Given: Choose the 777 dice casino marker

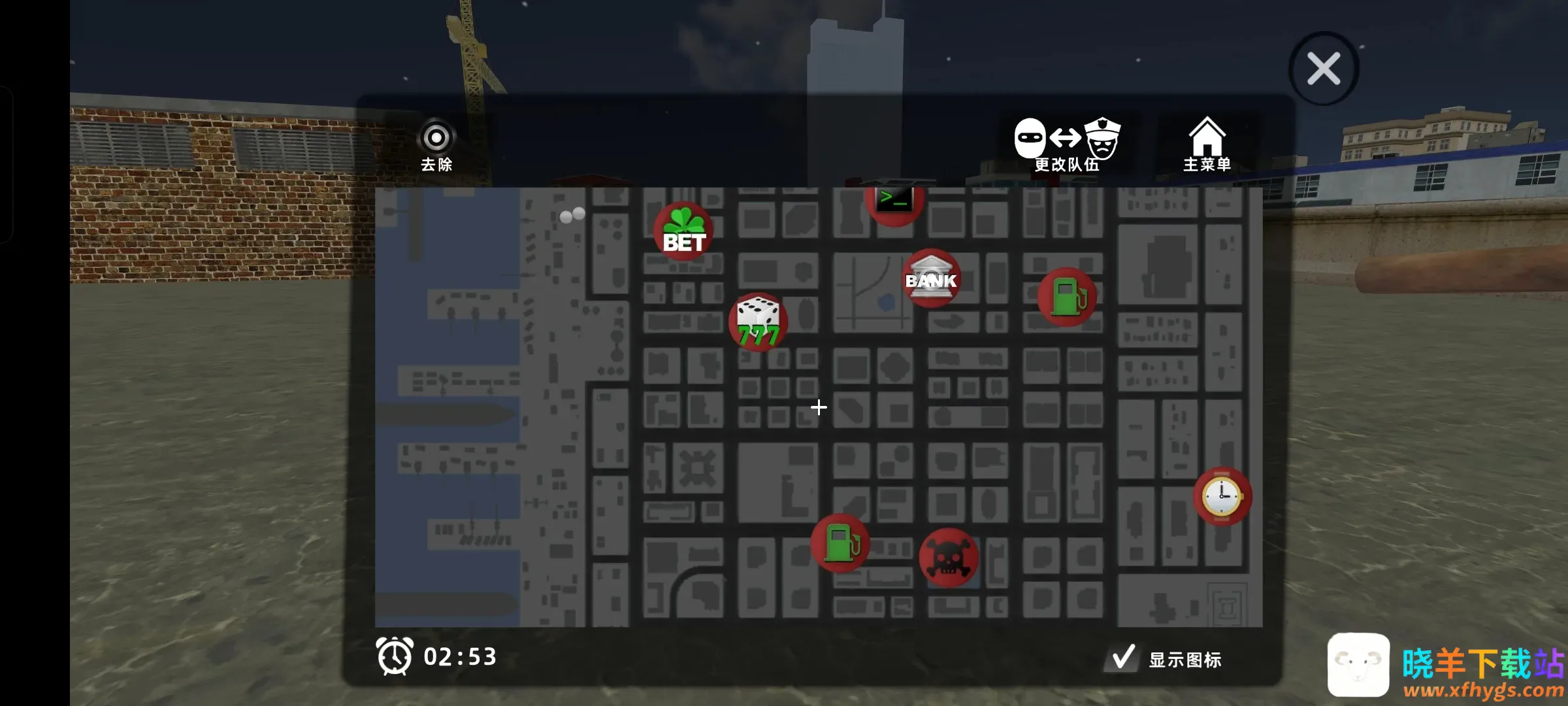Looking at the screenshot, I should [758, 322].
